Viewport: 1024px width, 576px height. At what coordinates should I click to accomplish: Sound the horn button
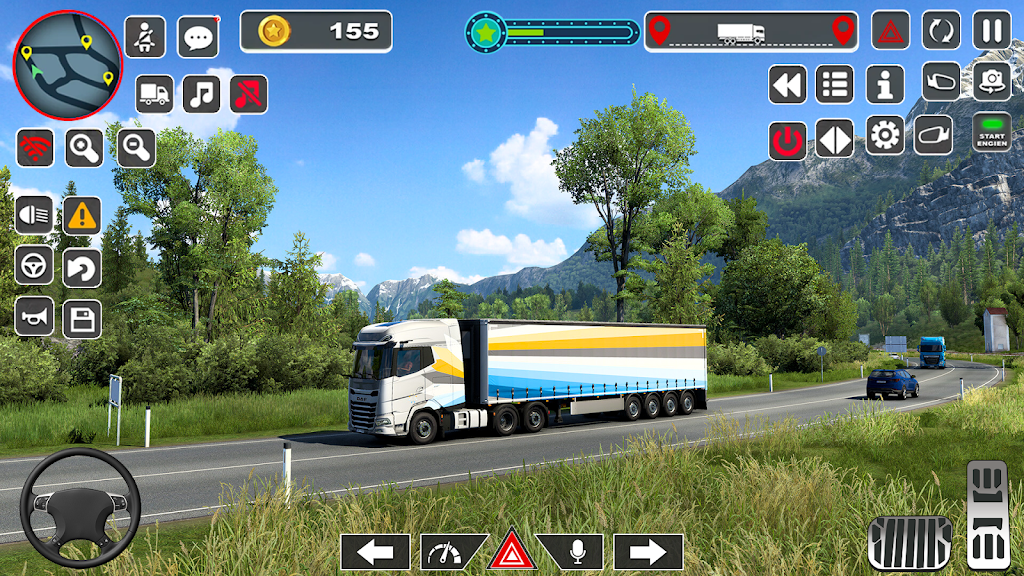tap(34, 318)
